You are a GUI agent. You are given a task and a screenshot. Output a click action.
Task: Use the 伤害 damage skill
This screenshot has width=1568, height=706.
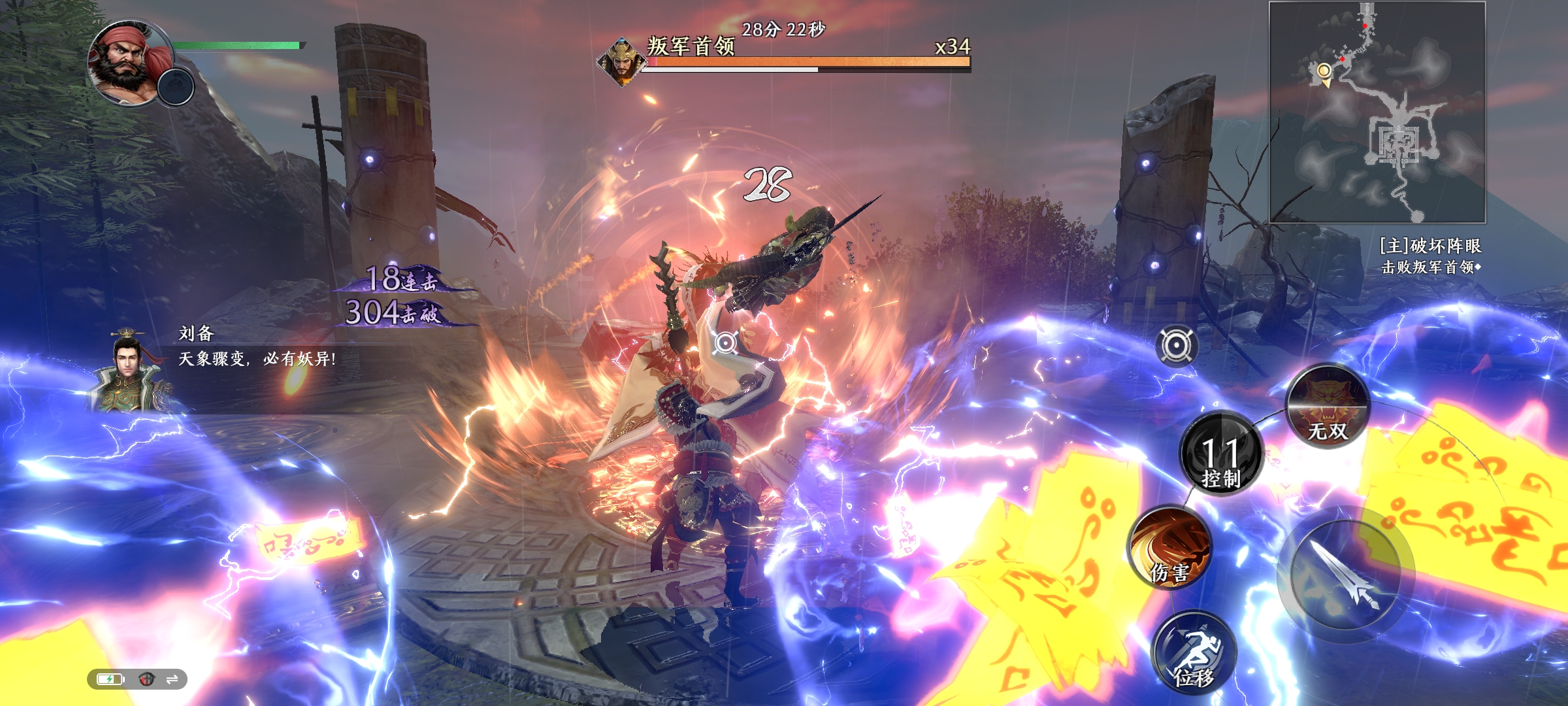point(1171,548)
